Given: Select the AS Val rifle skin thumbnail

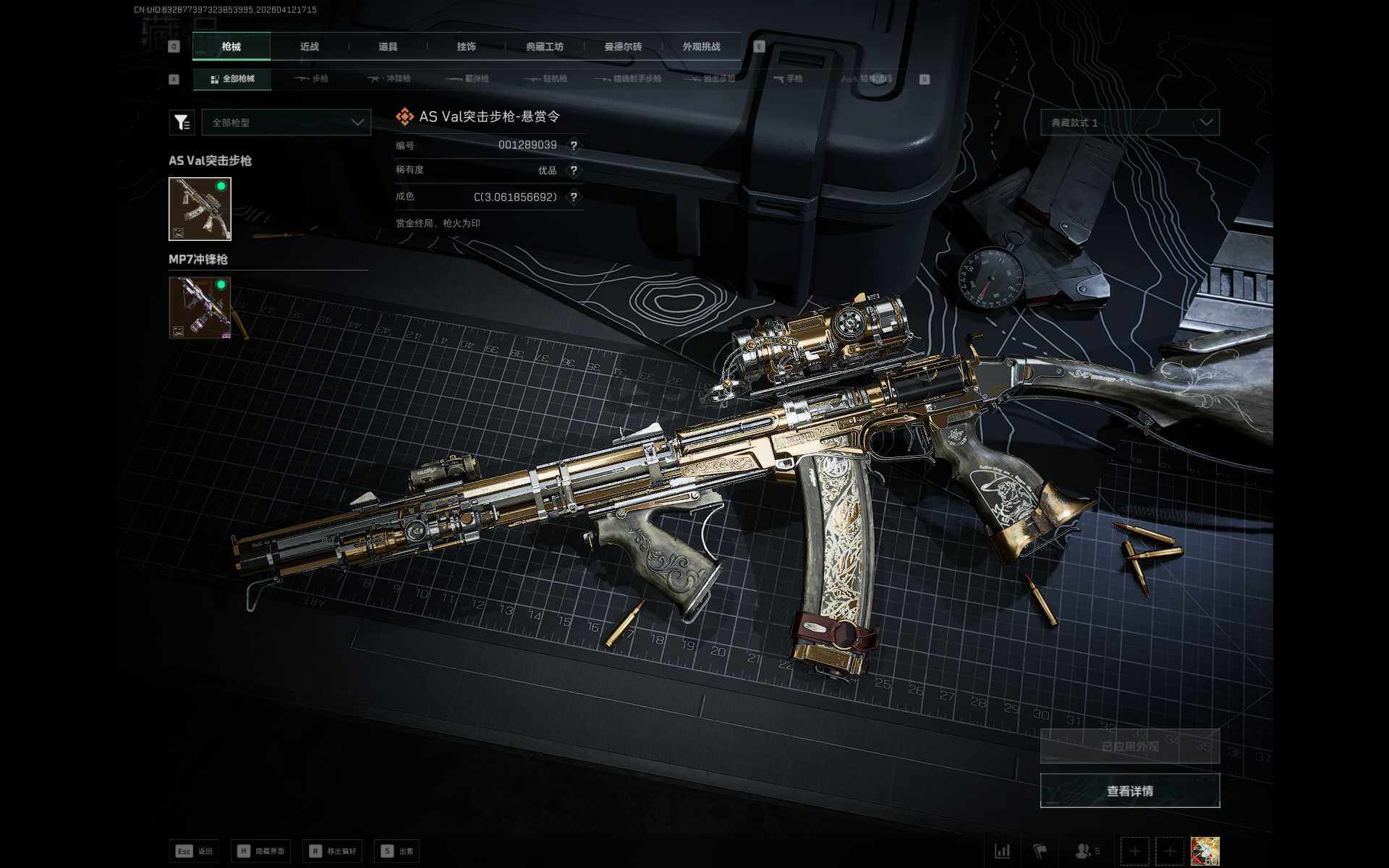Looking at the screenshot, I should click(200, 209).
